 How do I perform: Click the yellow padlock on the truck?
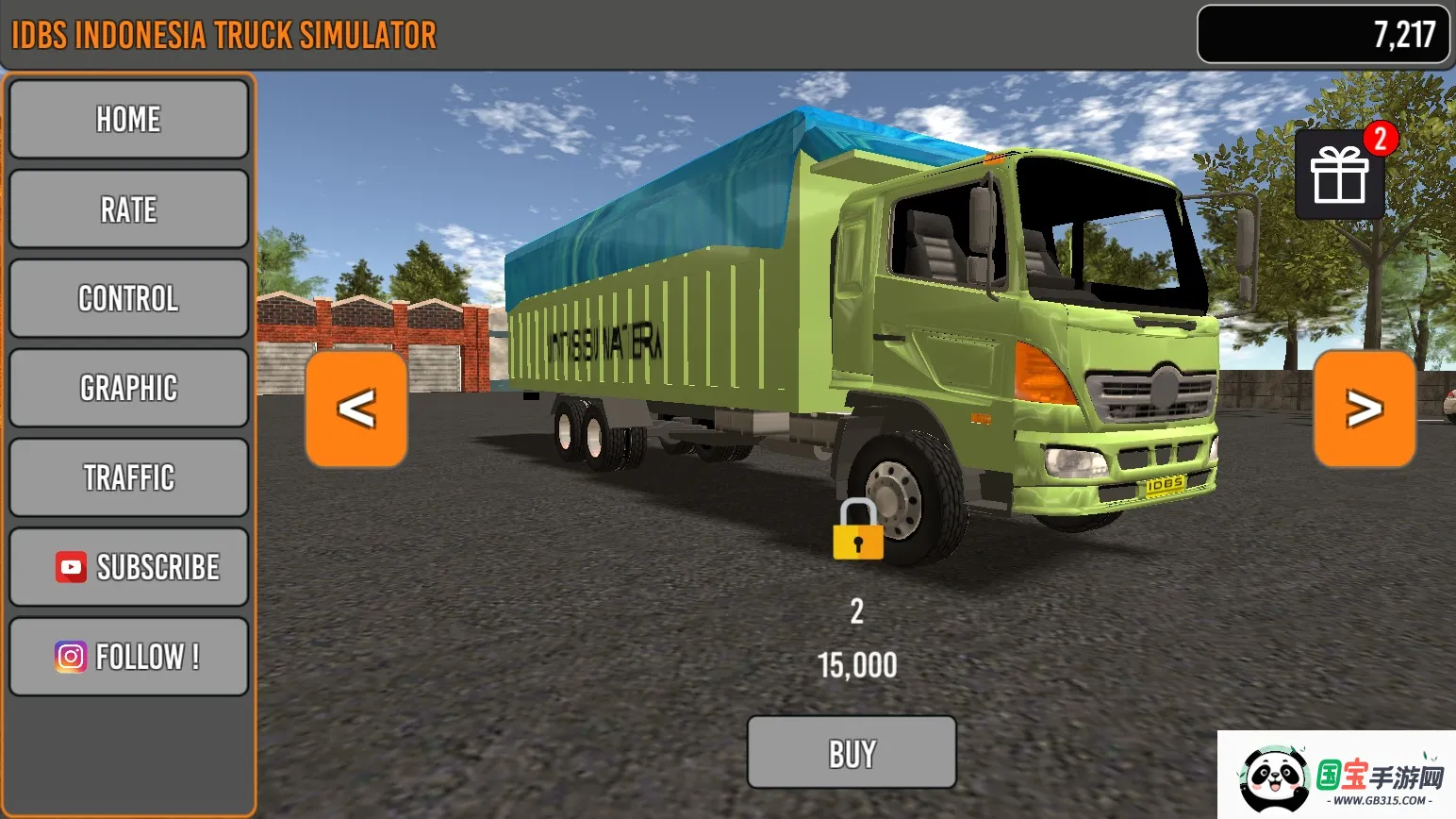857,531
